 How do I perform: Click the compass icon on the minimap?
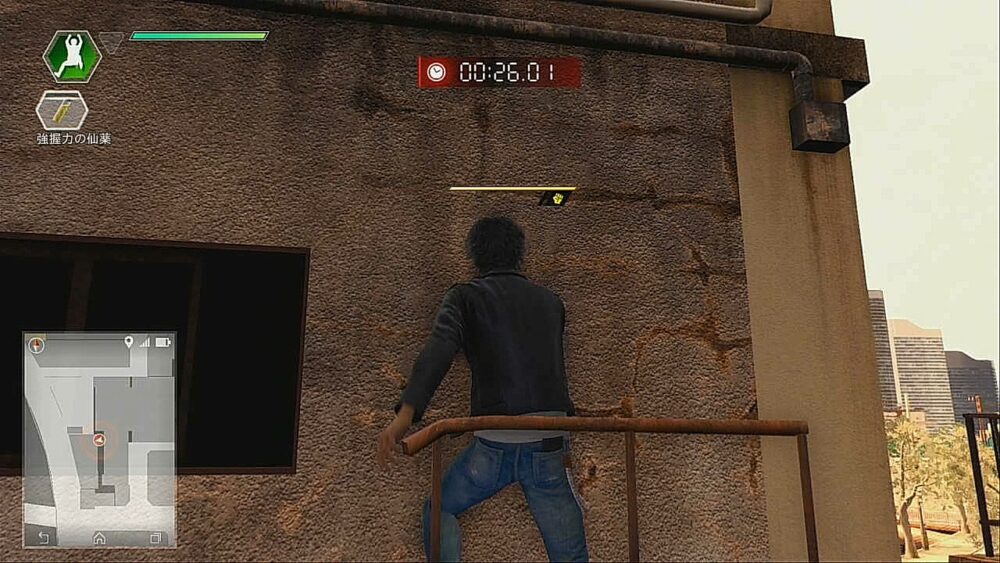pos(38,345)
